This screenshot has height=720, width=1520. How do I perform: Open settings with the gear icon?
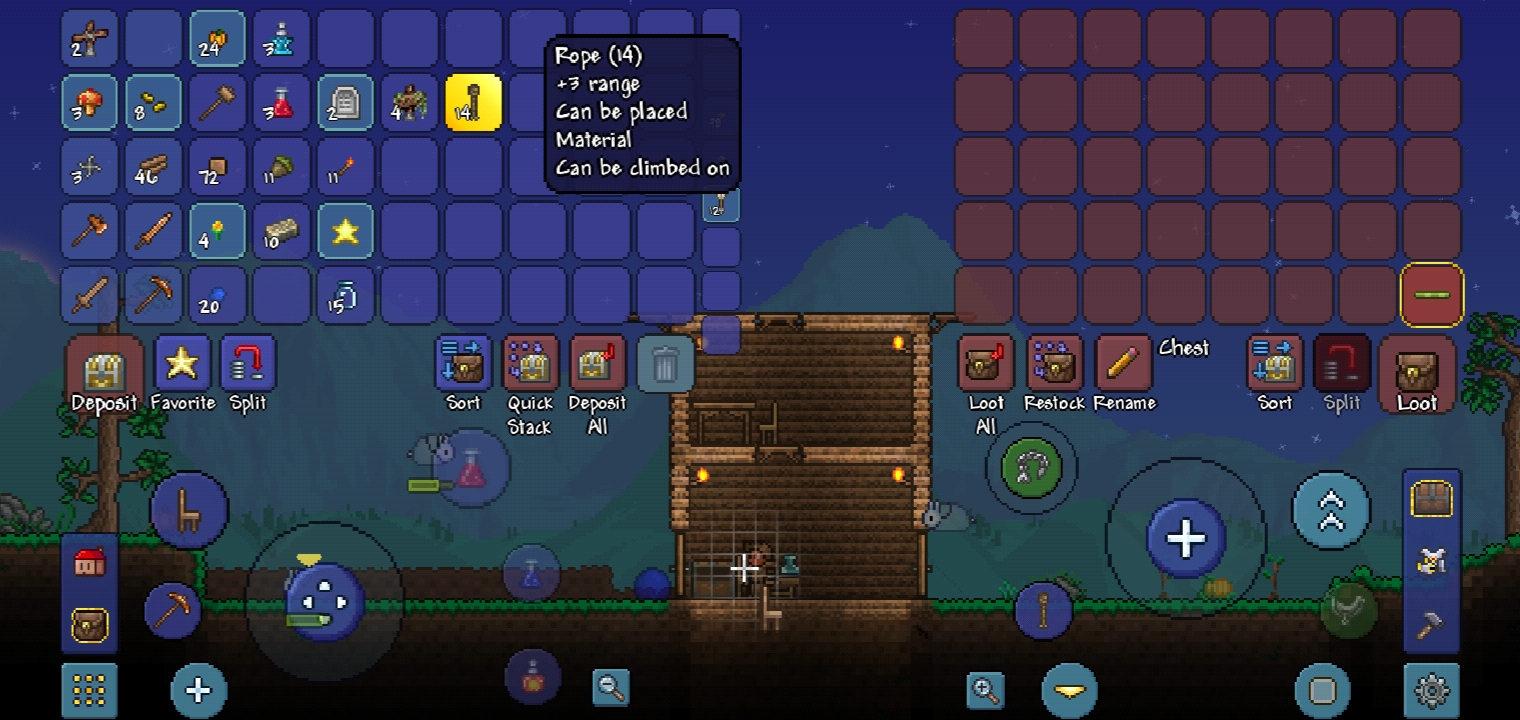tap(1432, 690)
